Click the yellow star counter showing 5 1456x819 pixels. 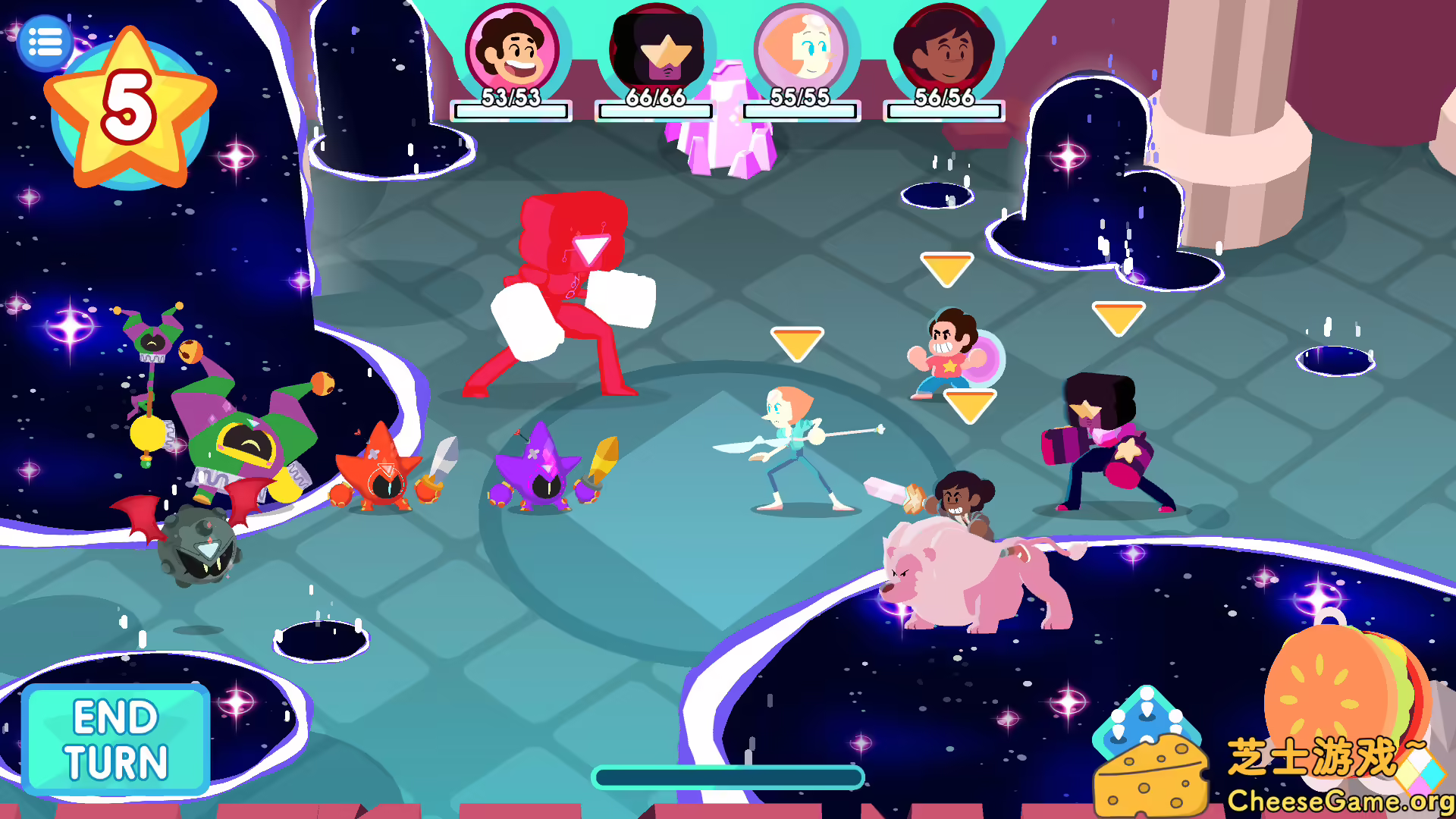coord(130,106)
